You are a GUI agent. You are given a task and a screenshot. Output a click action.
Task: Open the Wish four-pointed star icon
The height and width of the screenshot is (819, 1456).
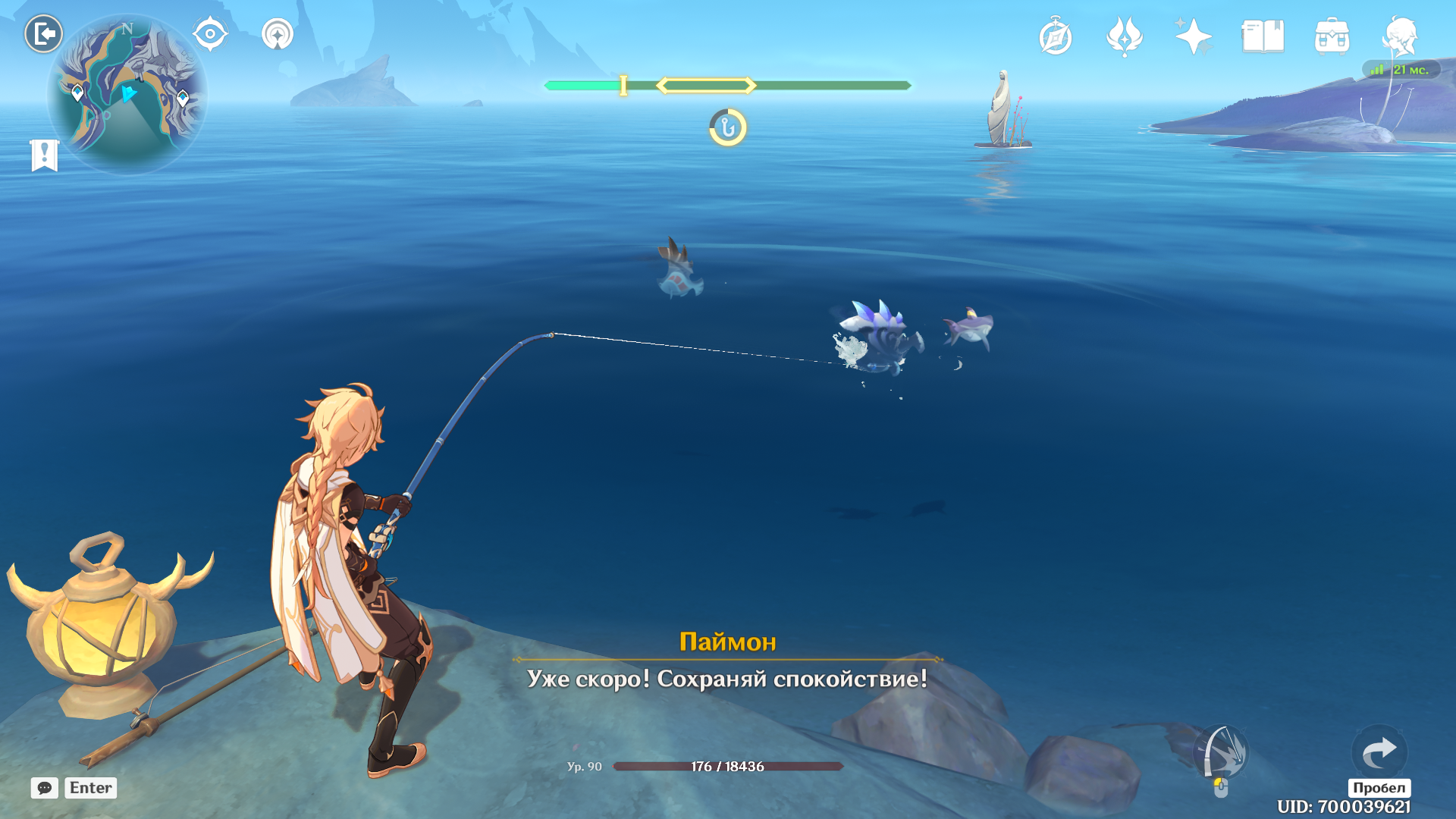pyautogui.click(x=1193, y=36)
